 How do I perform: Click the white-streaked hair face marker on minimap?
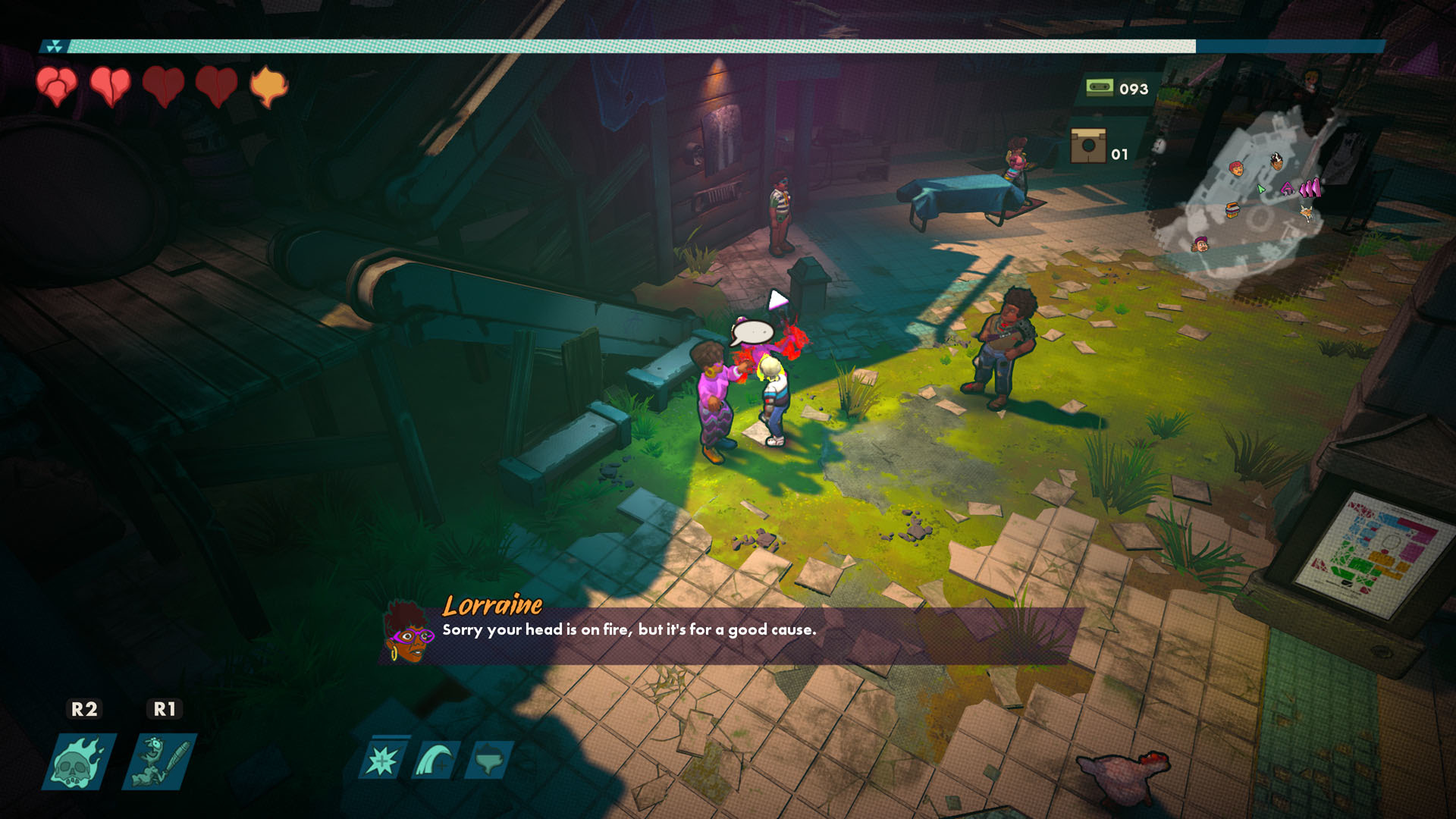[1277, 160]
